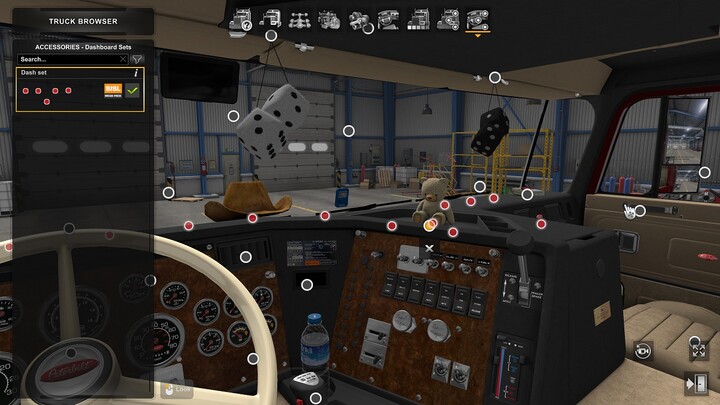Image resolution: width=720 pixels, height=405 pixels.
Task: Open the transmission category icon
Action: 359,19
